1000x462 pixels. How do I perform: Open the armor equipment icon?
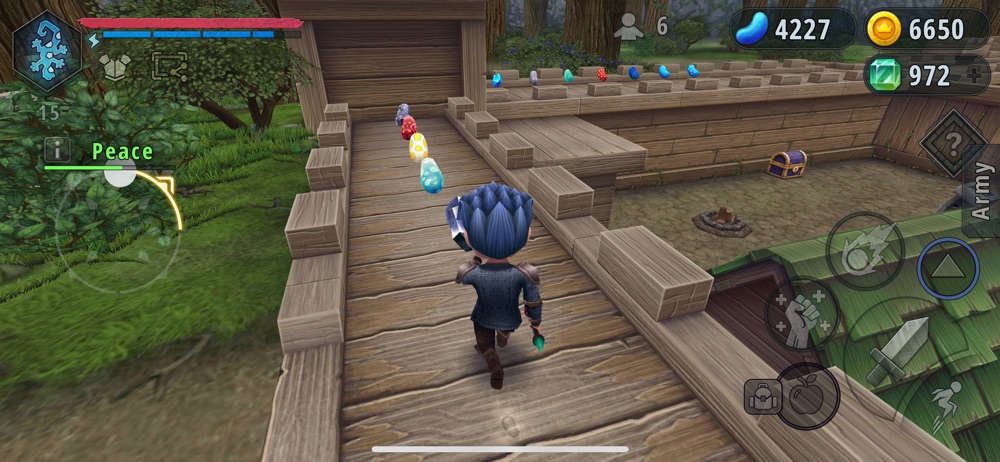[114, 66]
